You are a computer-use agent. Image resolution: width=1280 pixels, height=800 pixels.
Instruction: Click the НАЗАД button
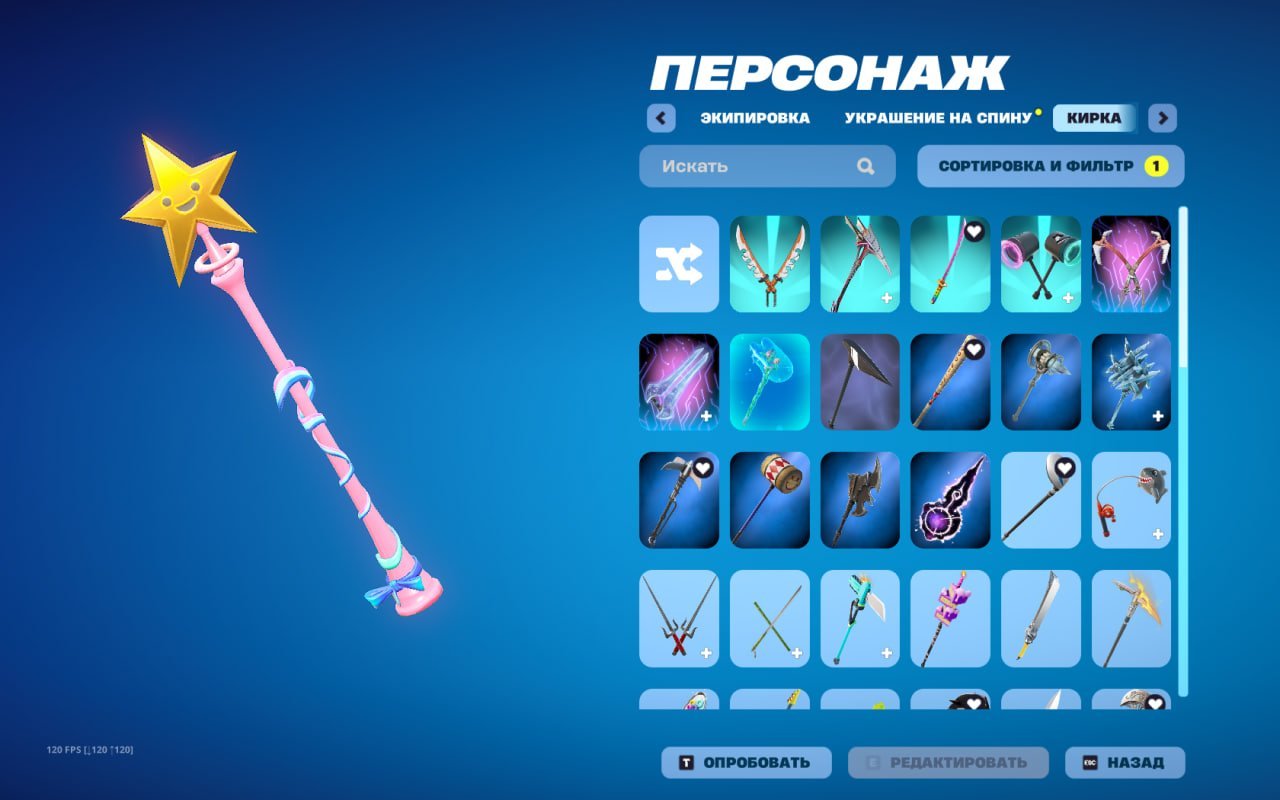coord(1125,762)
